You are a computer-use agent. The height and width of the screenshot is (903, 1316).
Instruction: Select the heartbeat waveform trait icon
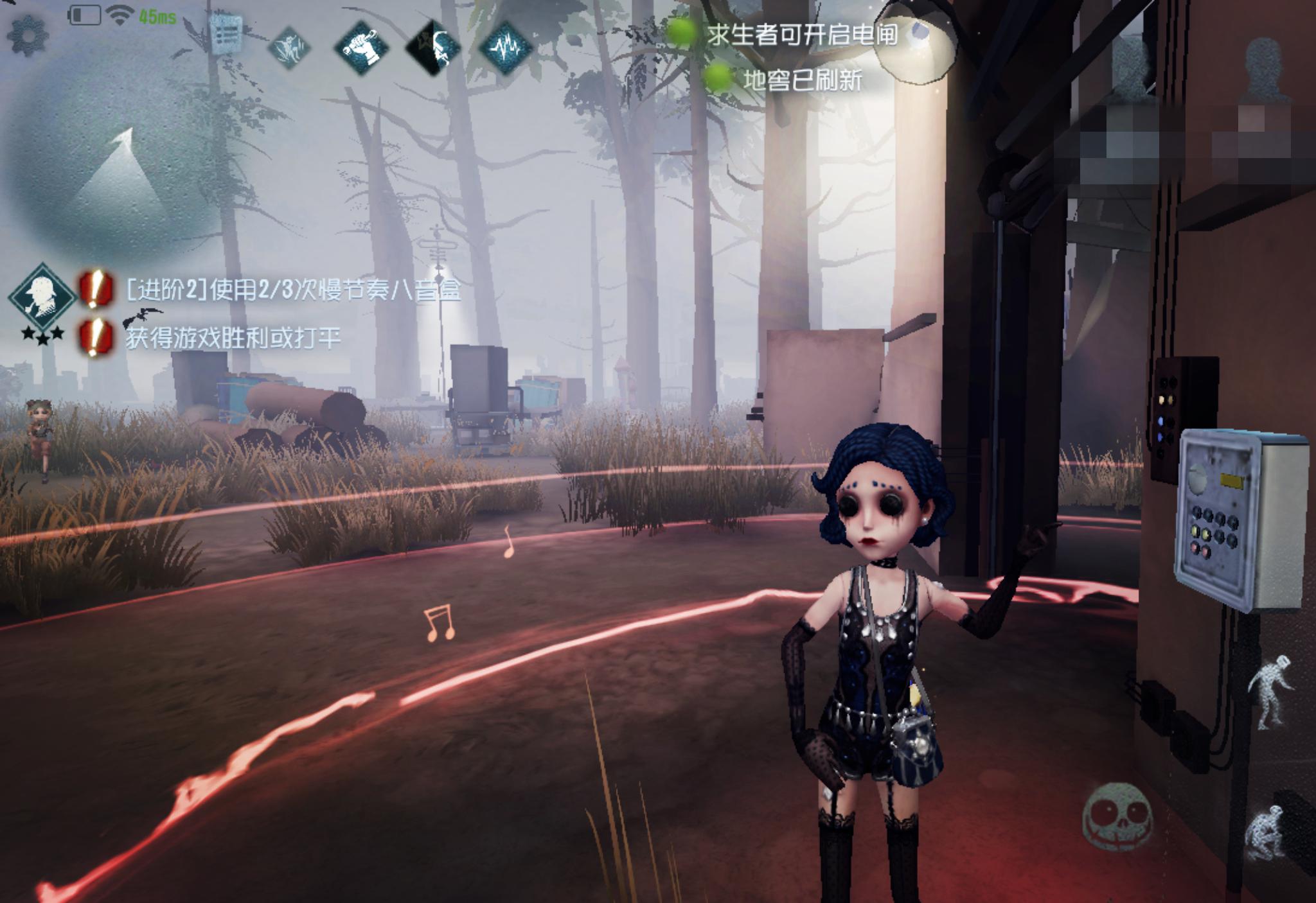coord(507,46)
